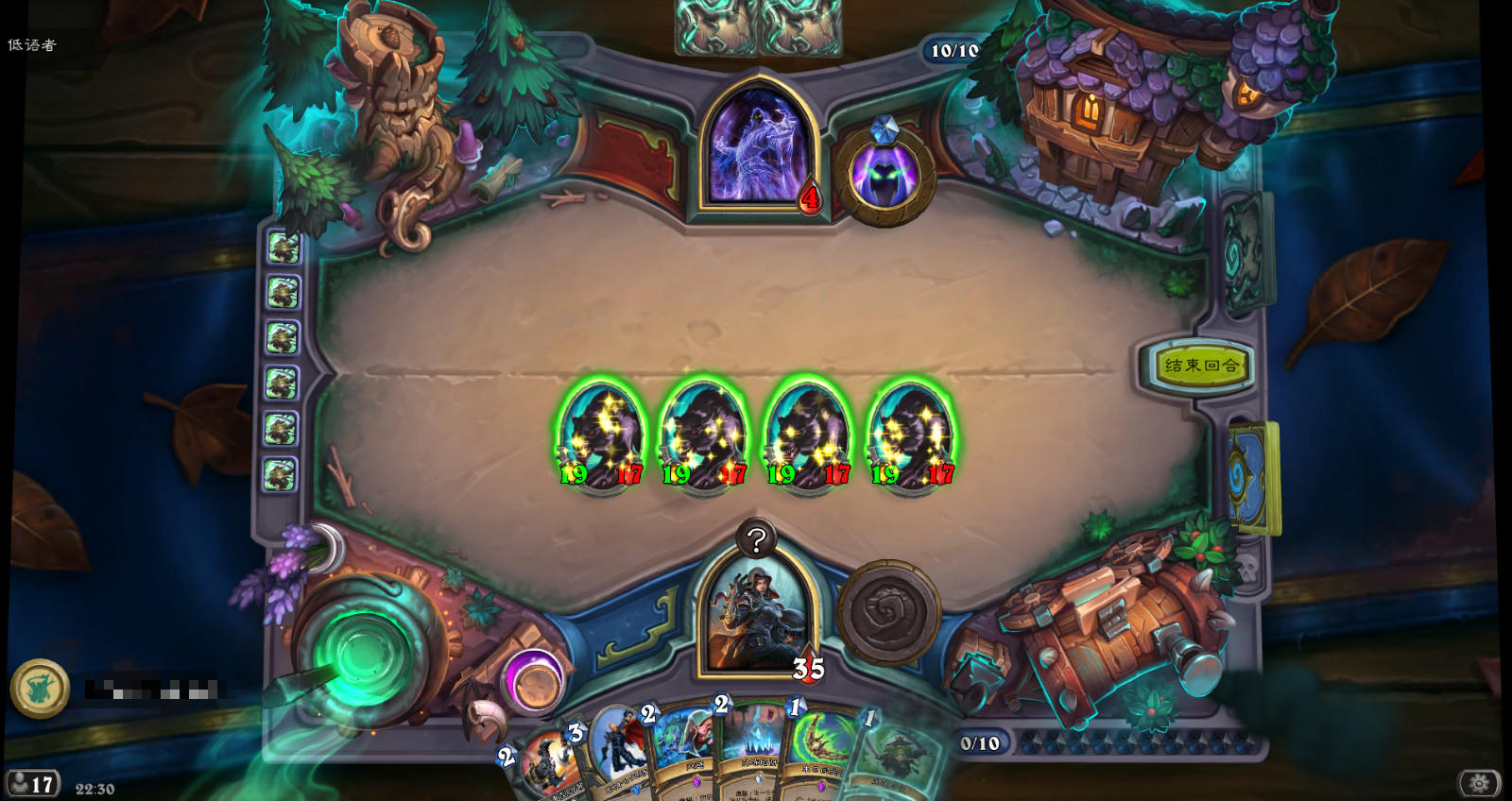Select the rightmost 19/17 minion
This screenshot has width=1512, height=801.
tap(905, 433)
